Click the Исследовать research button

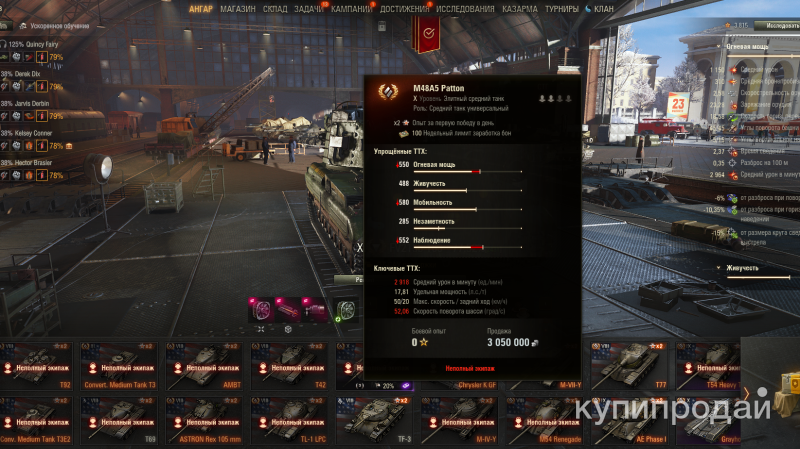(x=774, y=23)
